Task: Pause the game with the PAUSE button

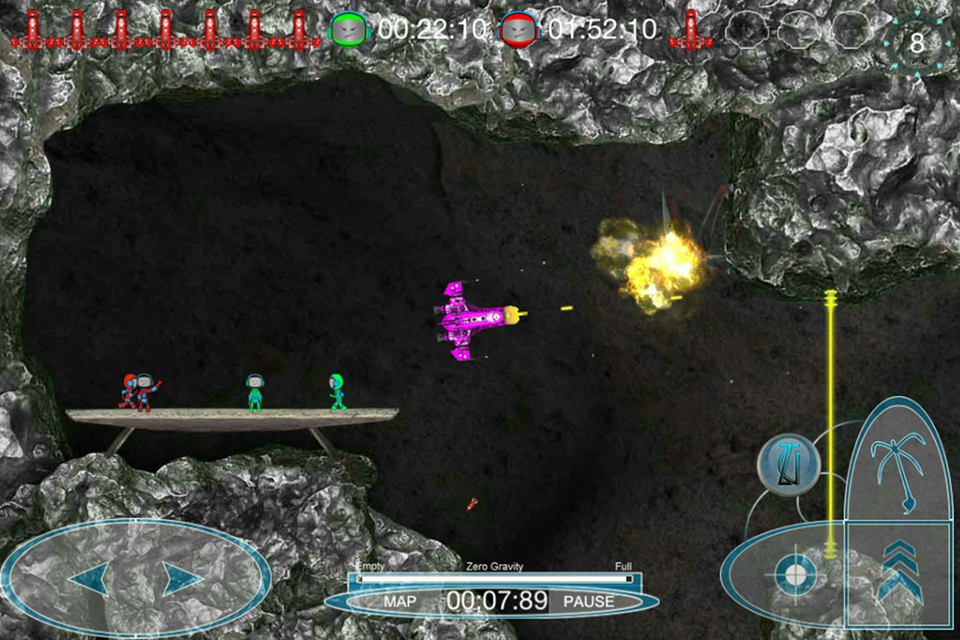Action: 588,602
